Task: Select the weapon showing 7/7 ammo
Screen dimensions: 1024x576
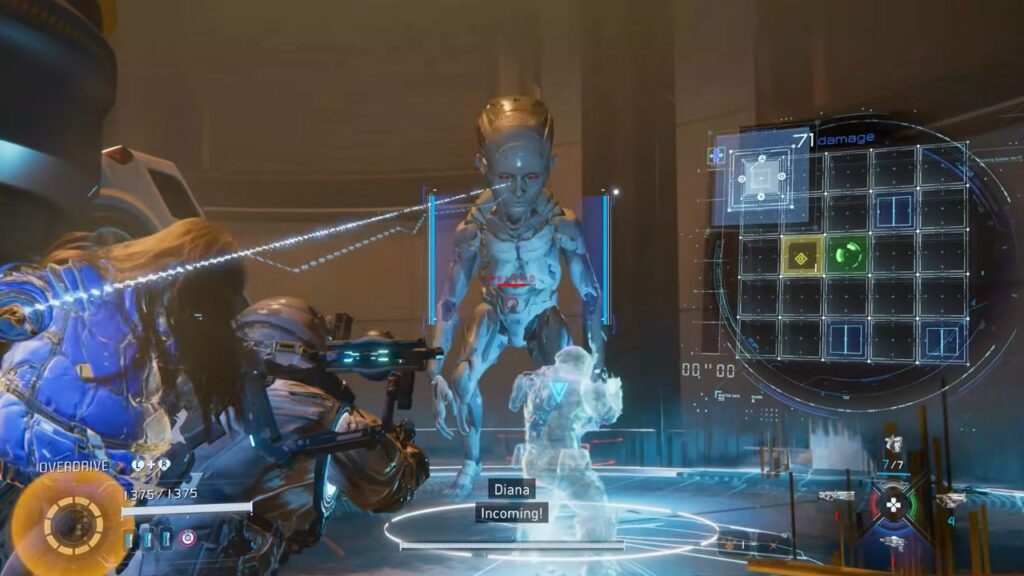Action: coord(892,446)
